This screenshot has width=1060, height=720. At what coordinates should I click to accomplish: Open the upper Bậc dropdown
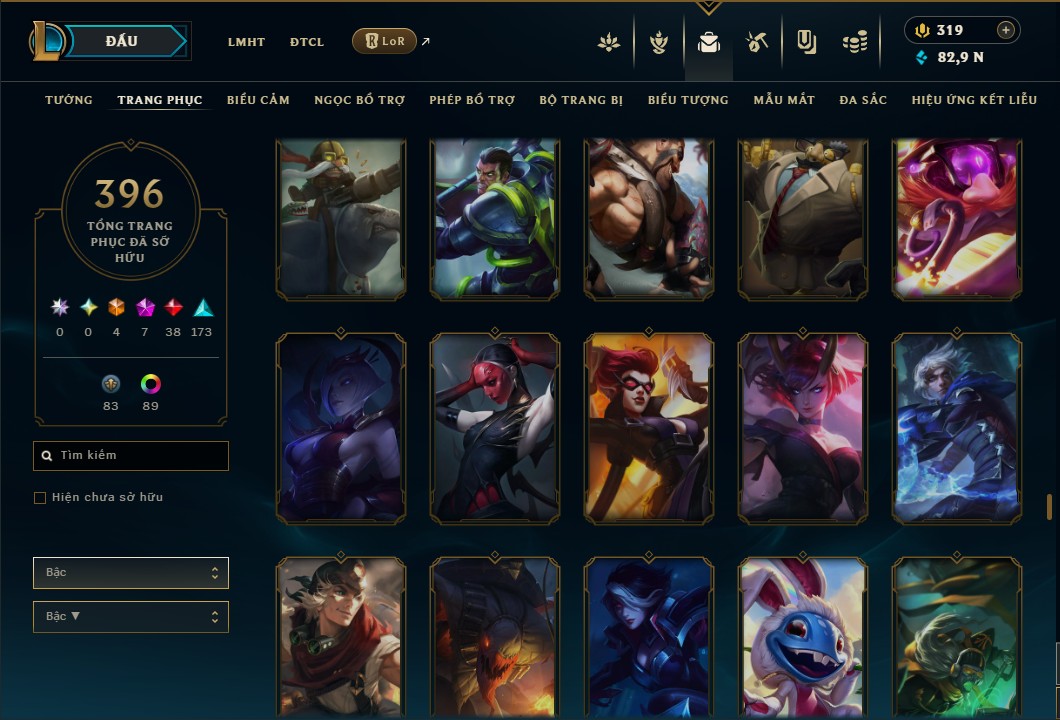(131, 573)
